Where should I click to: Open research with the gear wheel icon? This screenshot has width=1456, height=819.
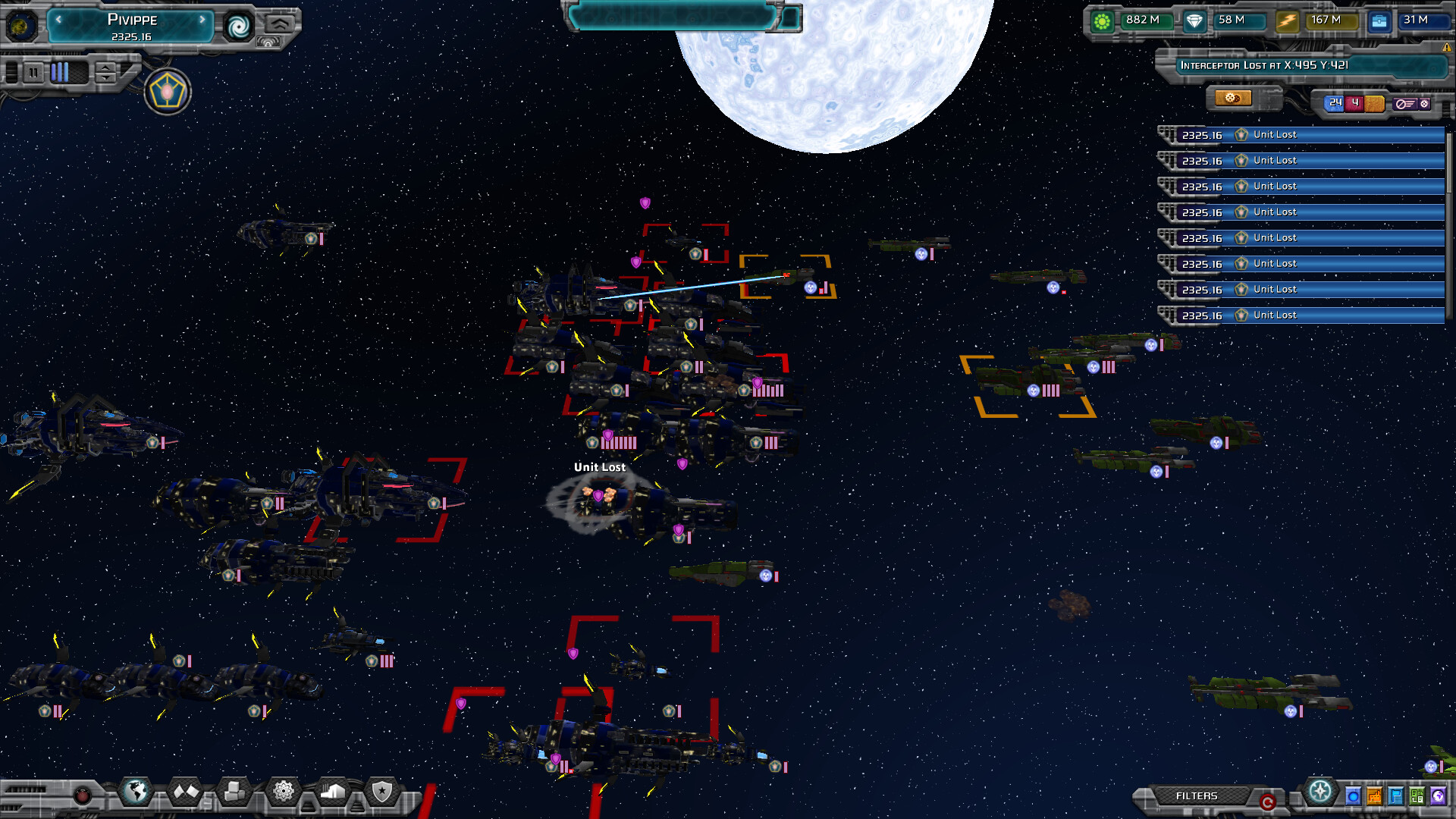pyautogui.click(x=283, y=791)
